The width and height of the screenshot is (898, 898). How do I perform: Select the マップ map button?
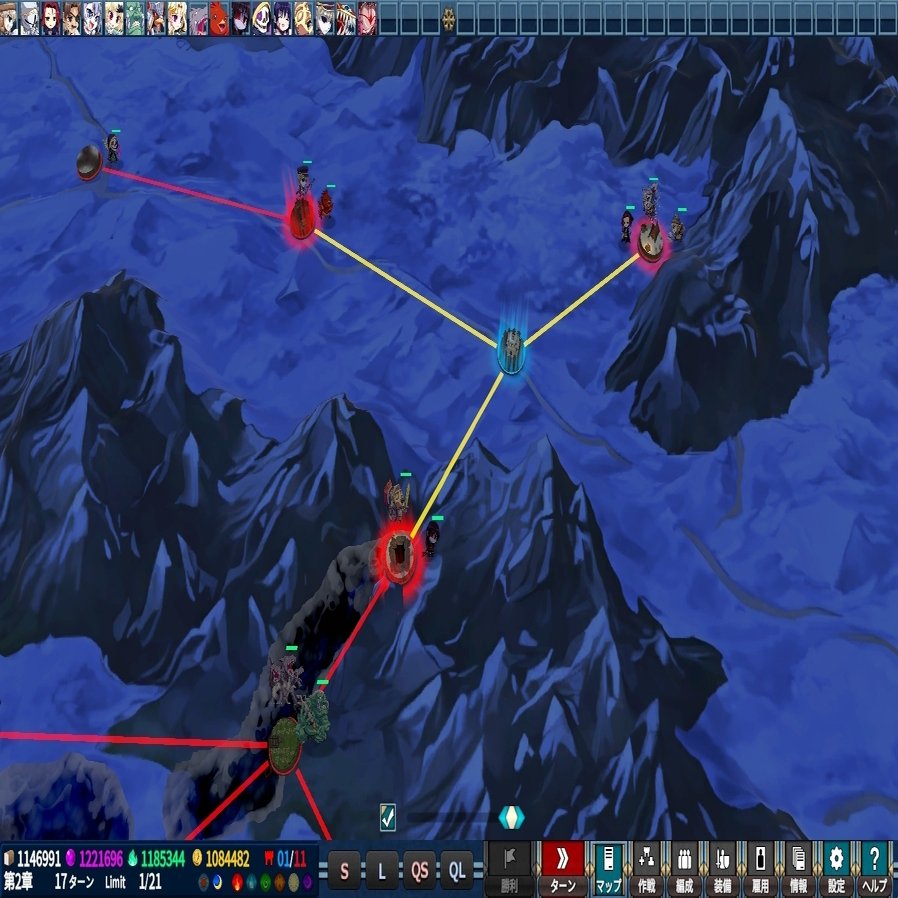[607, 867]
